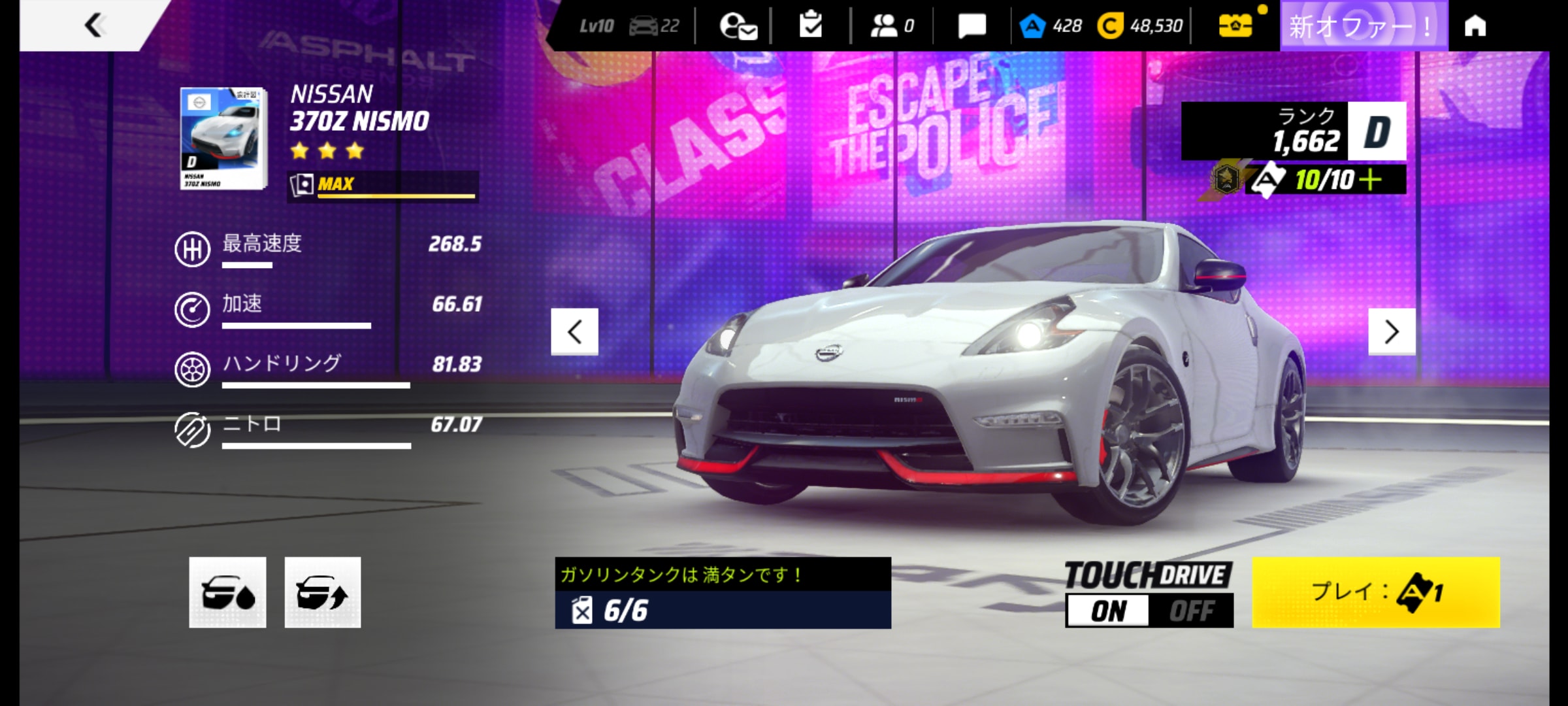Turn TouchDrive OFF
Viewport: 1568px width, 706px height.
1191,611
